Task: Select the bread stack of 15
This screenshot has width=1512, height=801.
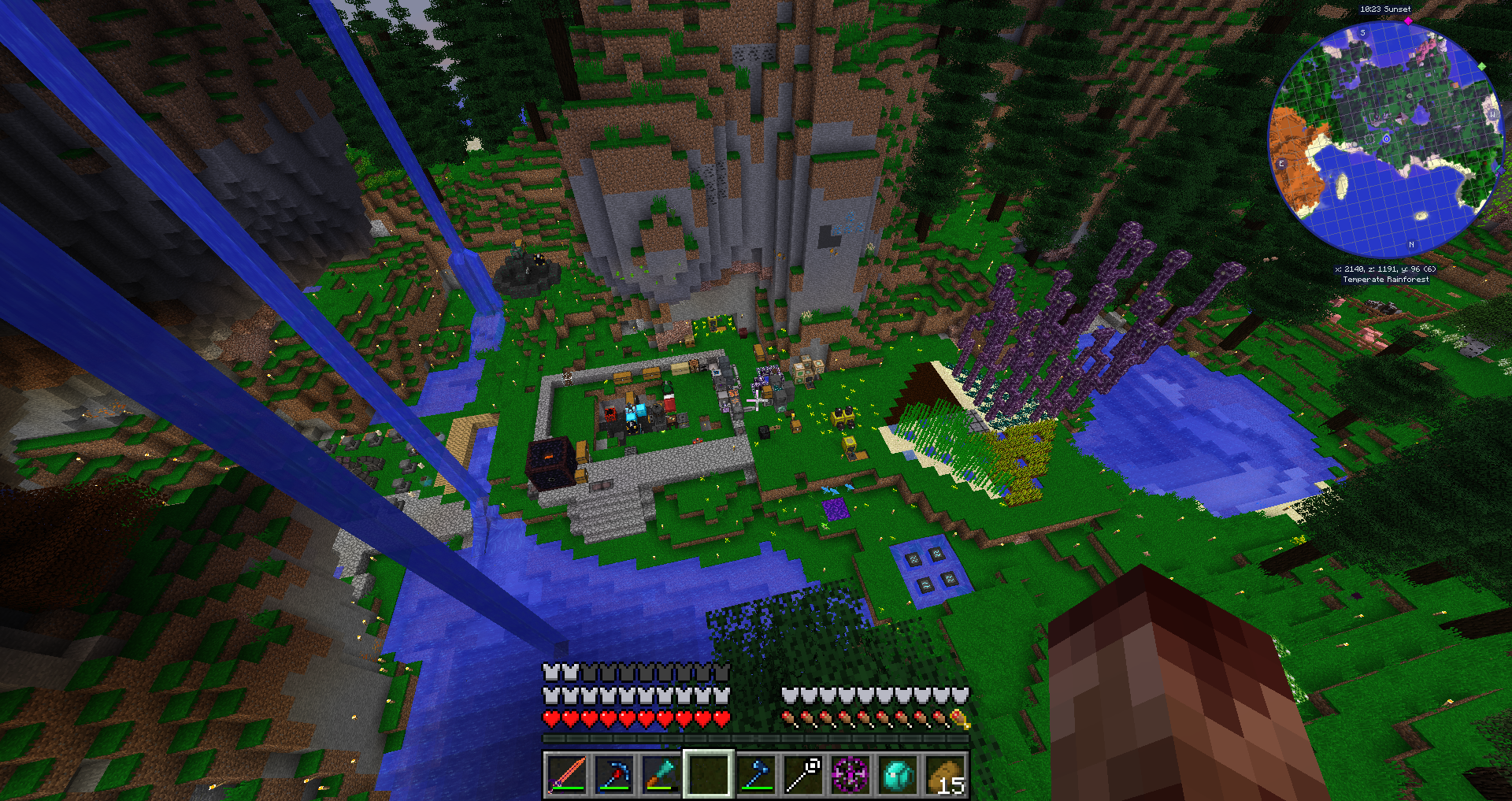Action: click(x=946, y=774)
